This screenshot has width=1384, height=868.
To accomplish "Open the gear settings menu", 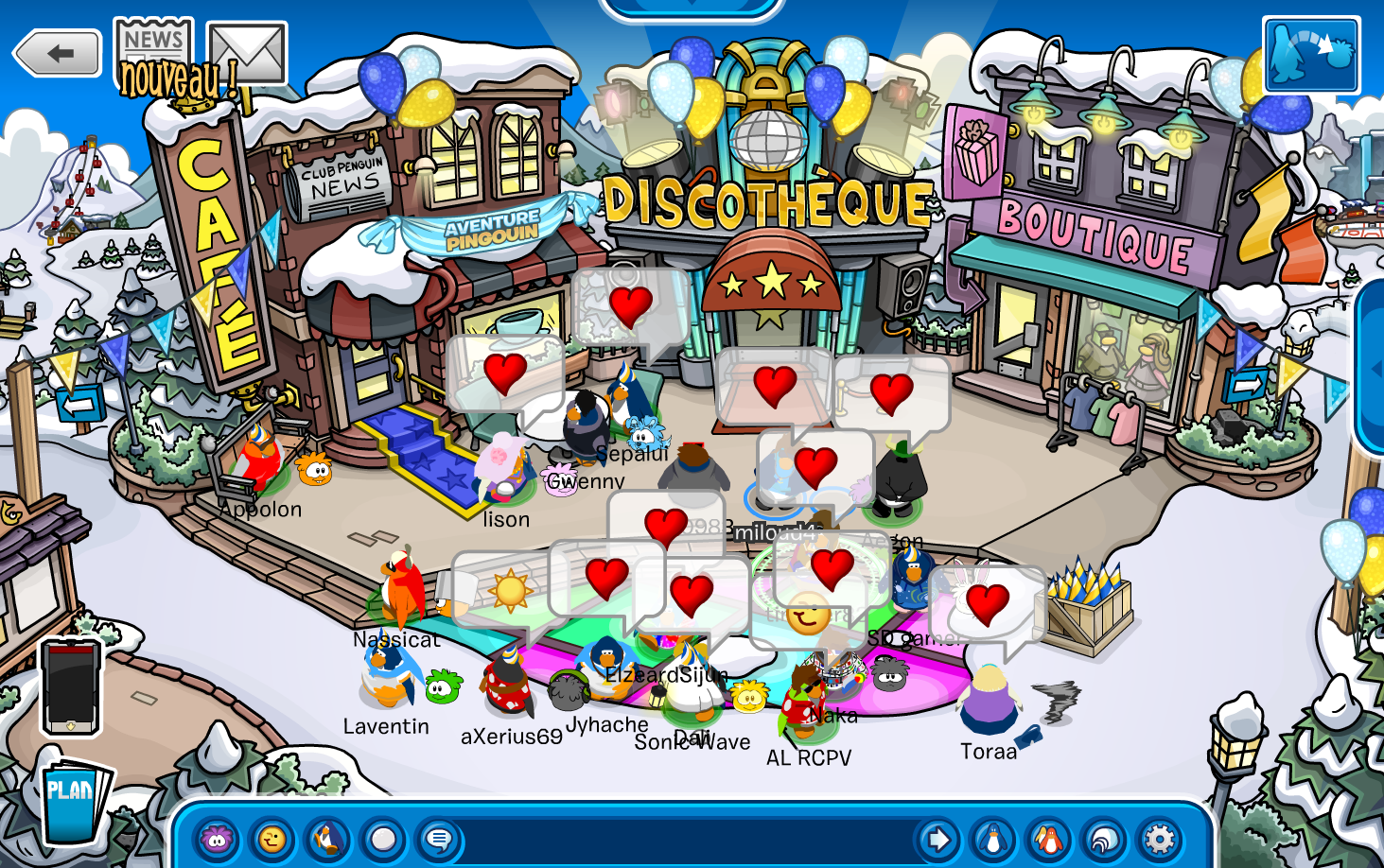I will tap(1160, 839).
